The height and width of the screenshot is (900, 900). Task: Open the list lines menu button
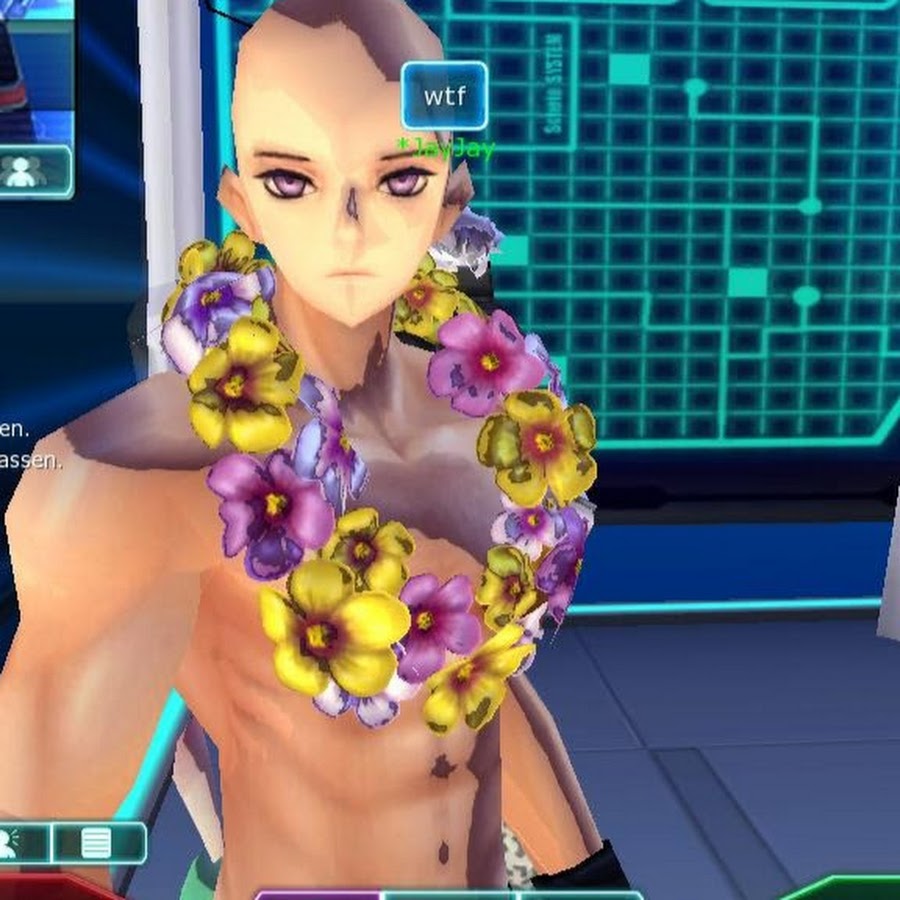(x=97, y=843)
